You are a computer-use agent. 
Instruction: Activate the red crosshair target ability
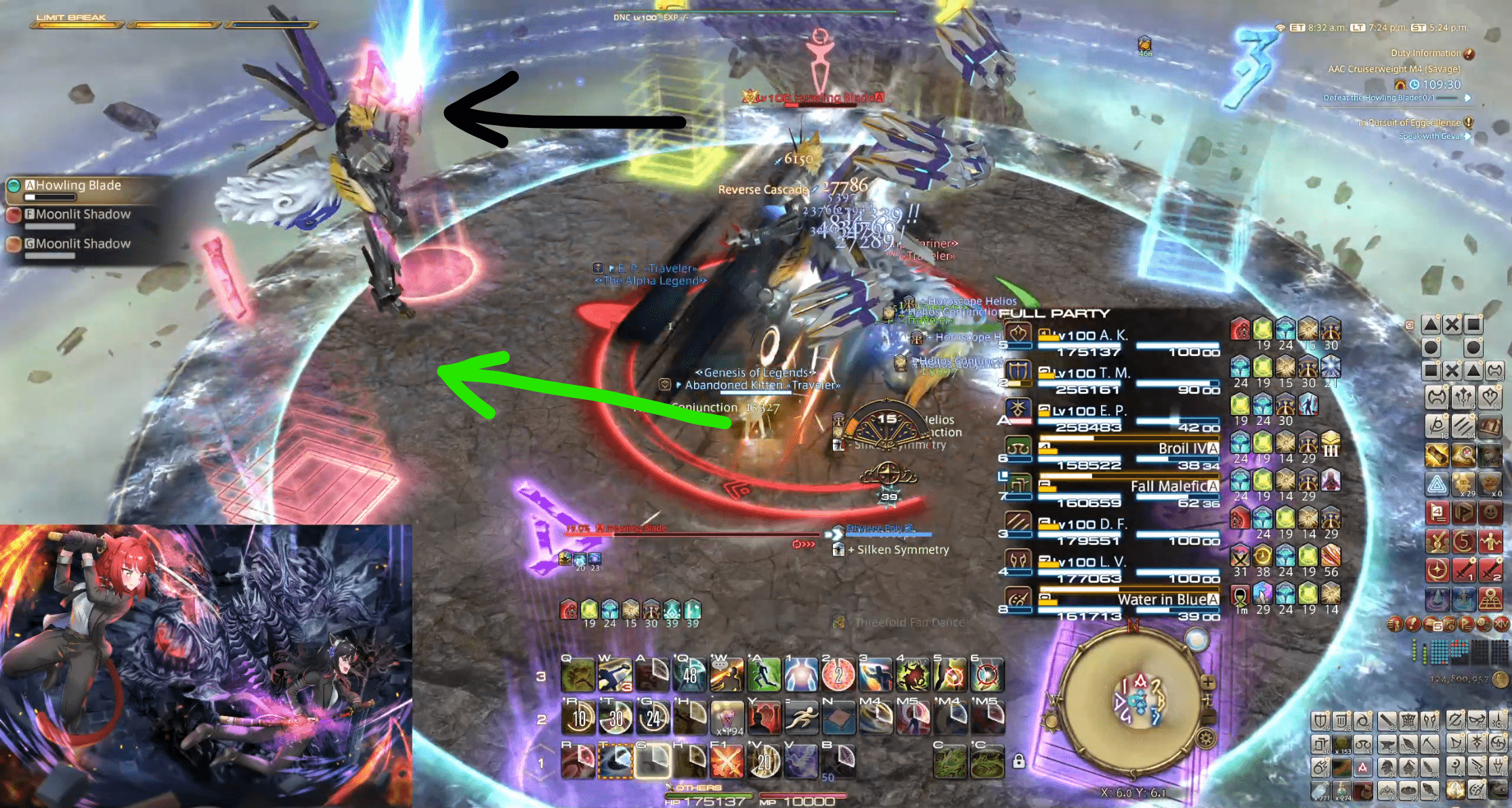coord(987,675)
